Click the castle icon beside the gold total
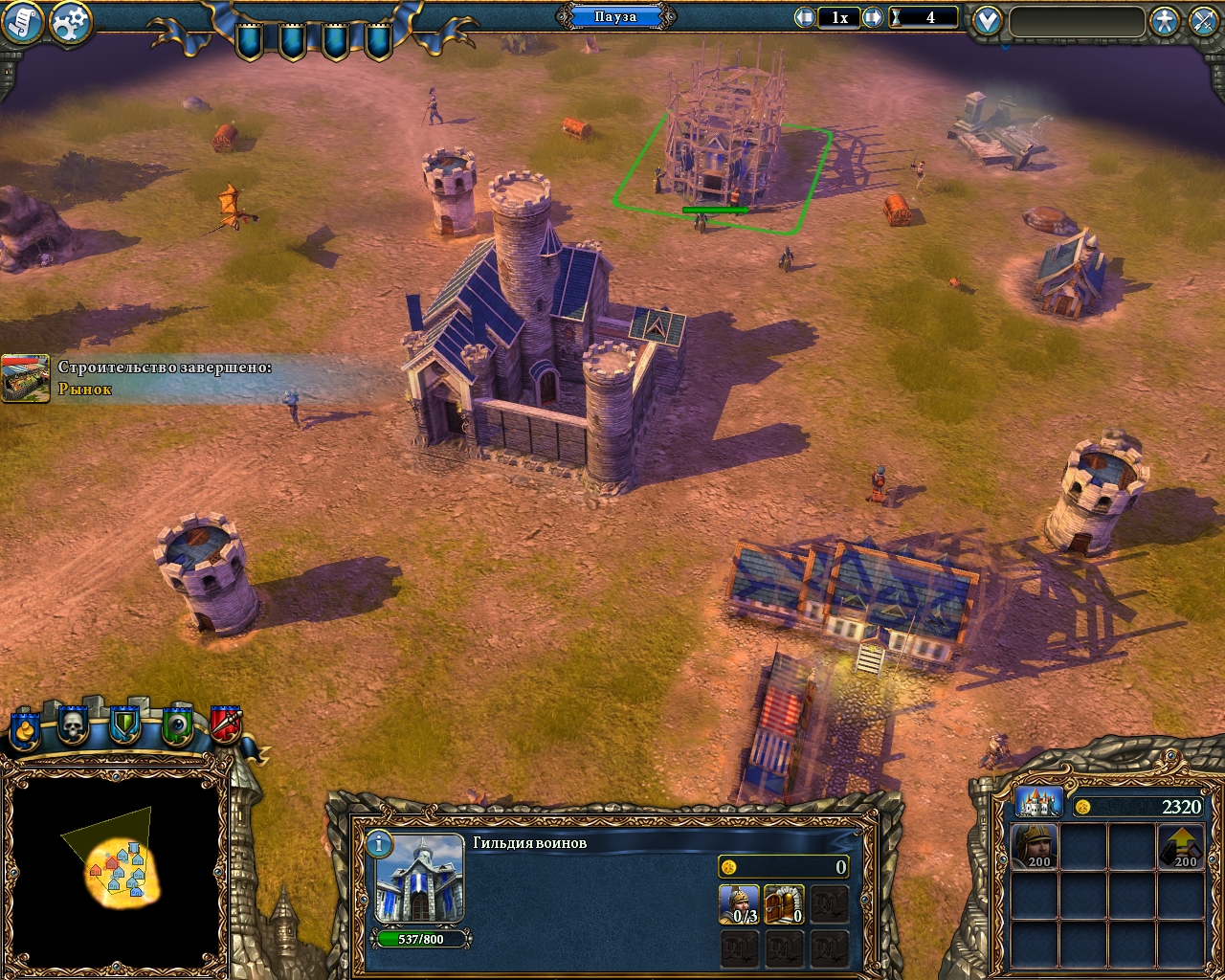 (1038, 804)
